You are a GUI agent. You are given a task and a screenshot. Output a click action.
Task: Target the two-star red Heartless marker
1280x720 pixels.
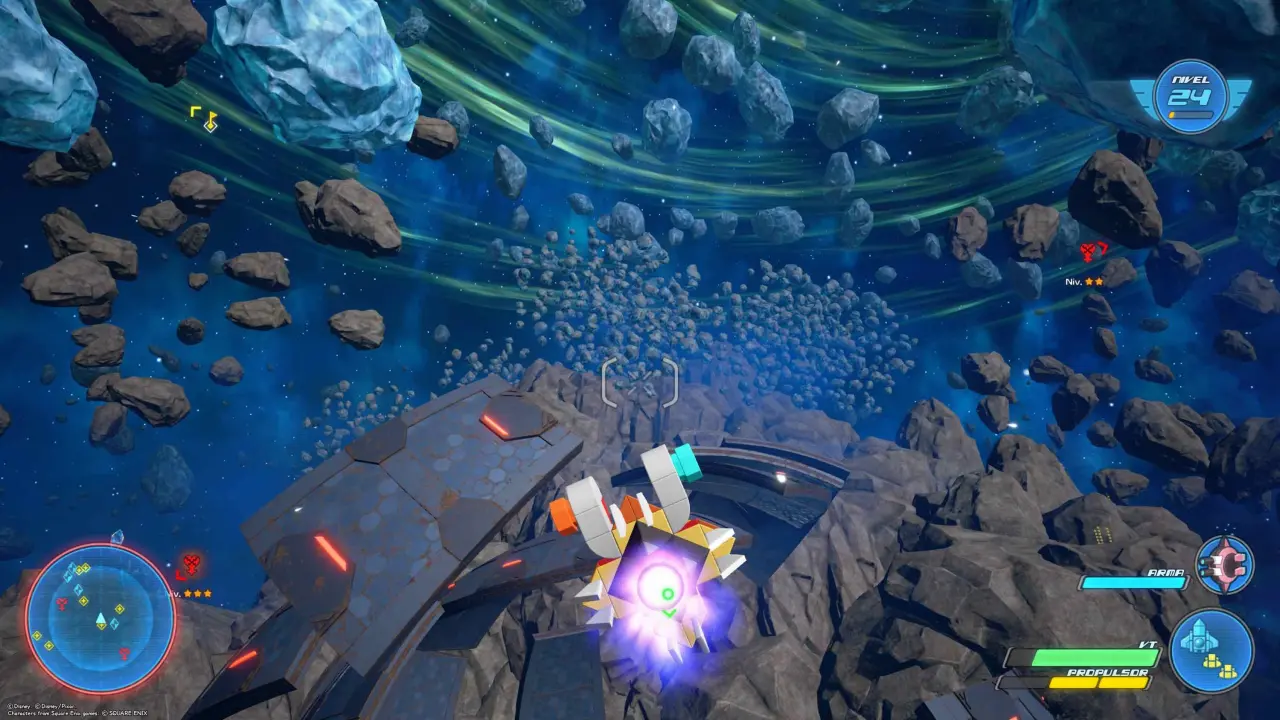pos(1098,253)
